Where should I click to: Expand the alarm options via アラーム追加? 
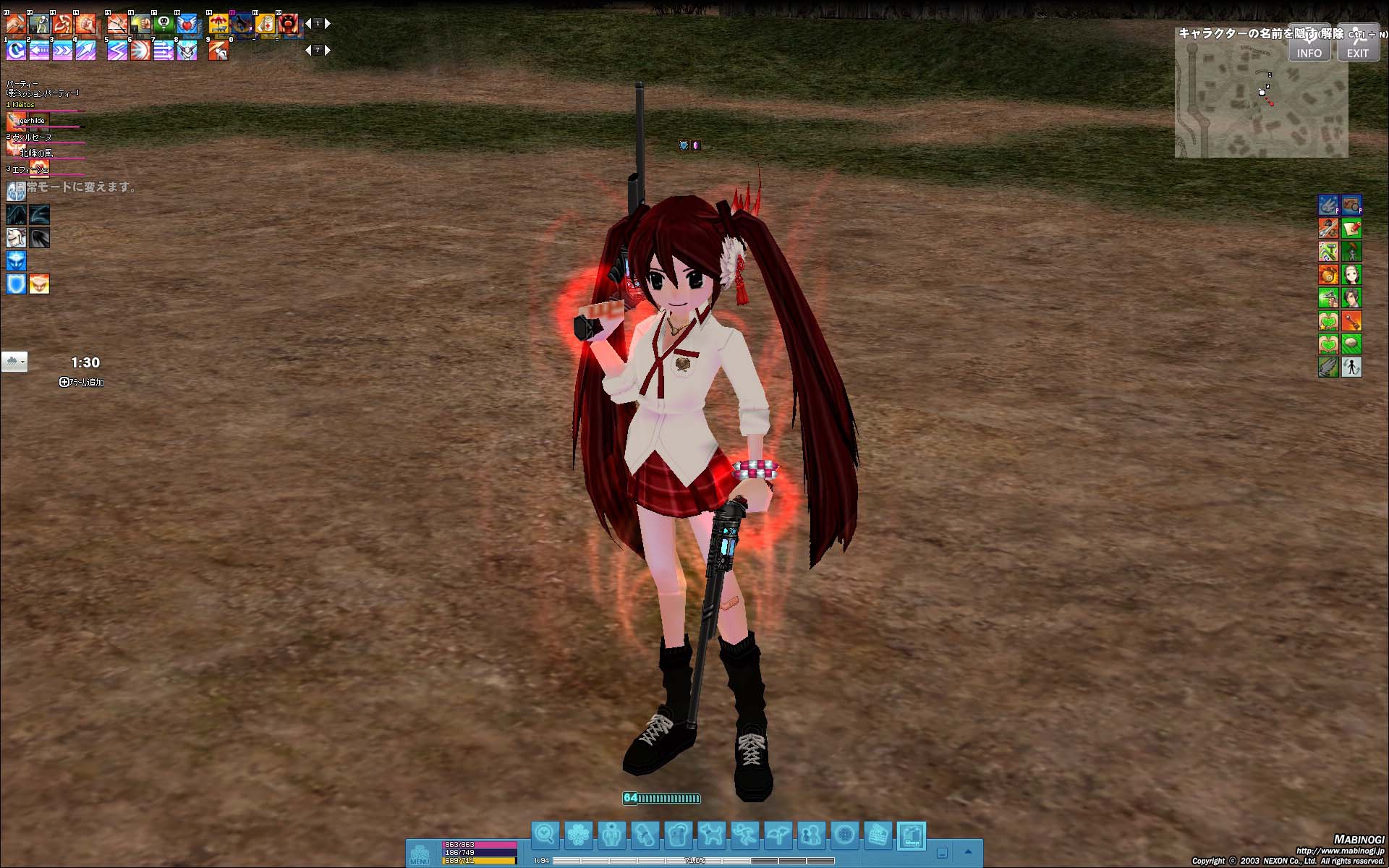[x=84, y=382]
